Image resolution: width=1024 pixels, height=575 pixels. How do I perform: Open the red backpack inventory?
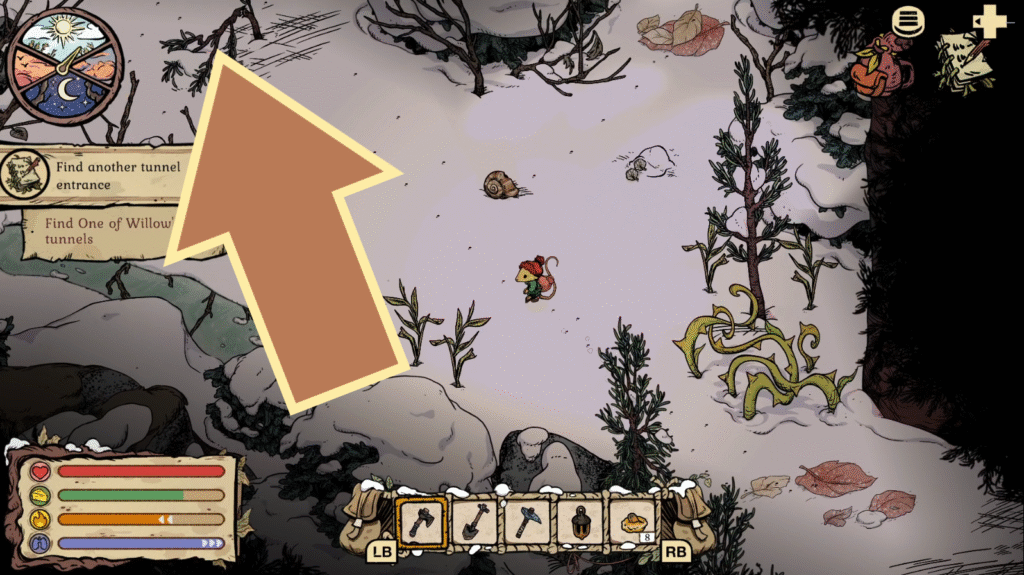pyautogui.click(x=877, y=68)
